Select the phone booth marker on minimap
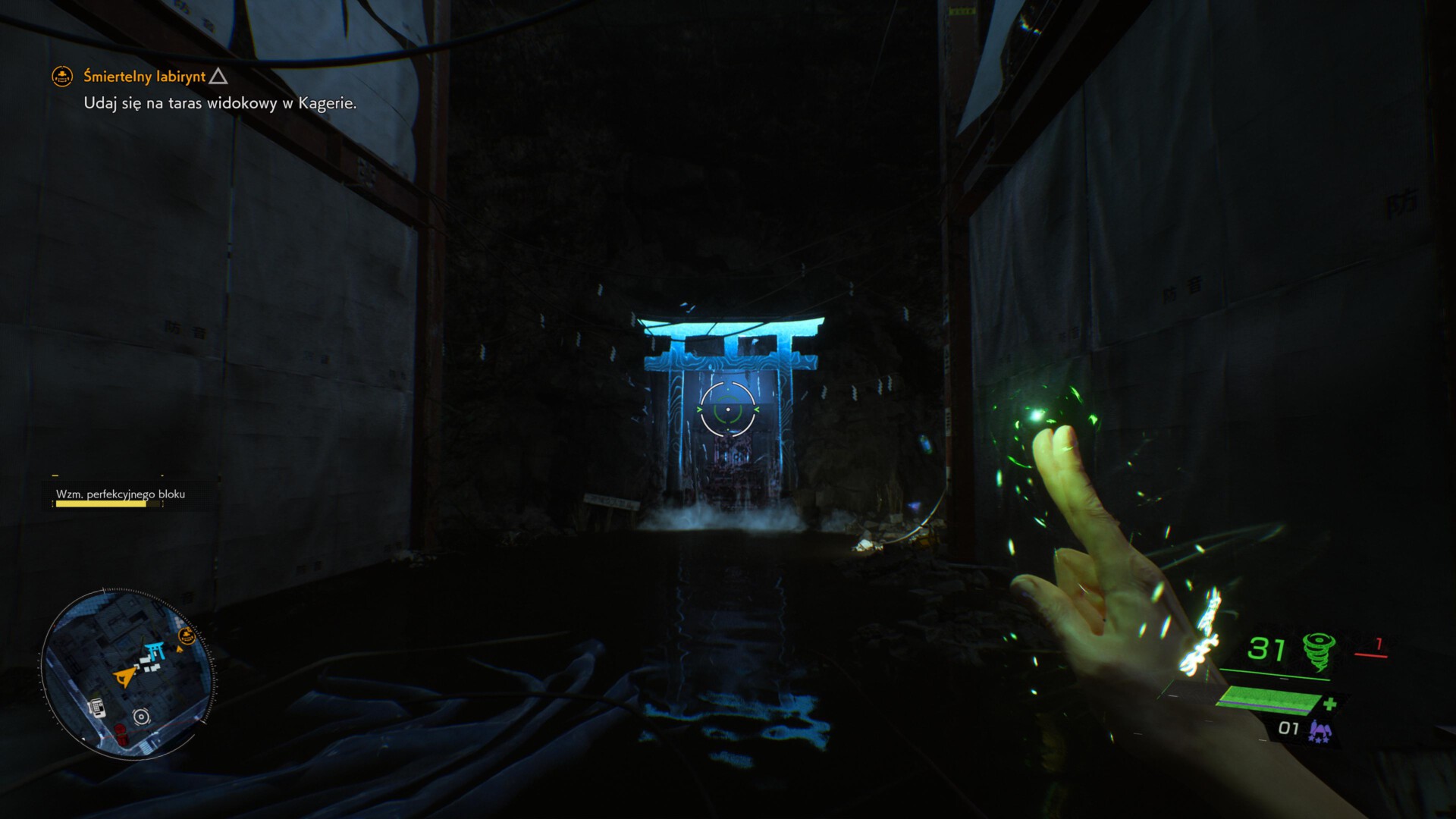1456x819 pixels. [96, 708]
